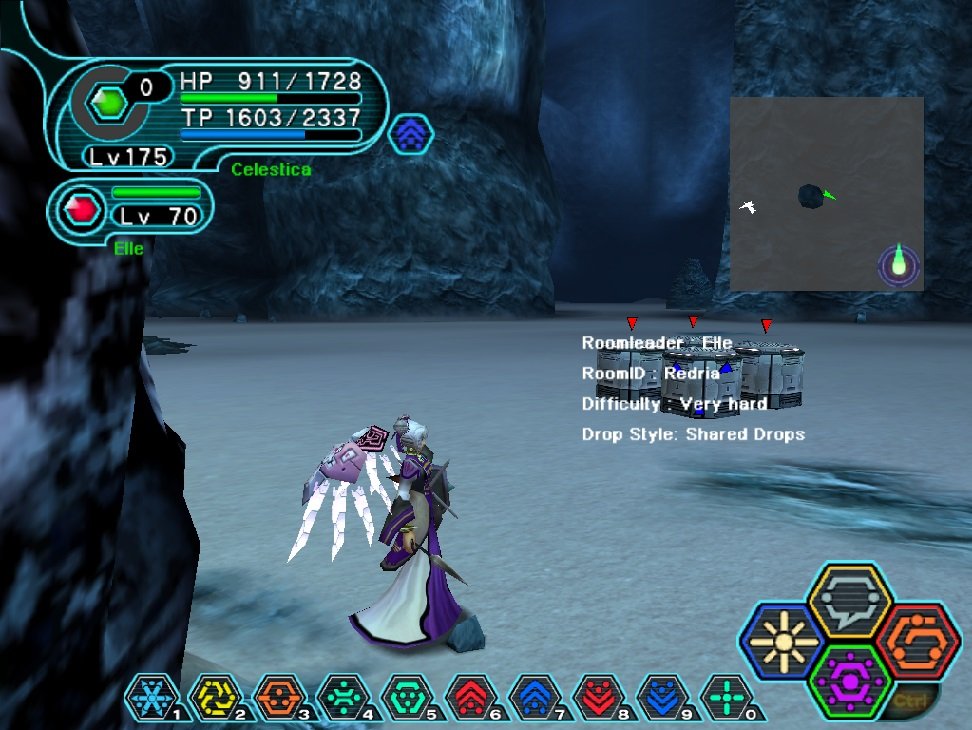Screen dimensions: 972x730
Task: Use the yellow triangular technique in slot 2
Action: pos(214,698)
